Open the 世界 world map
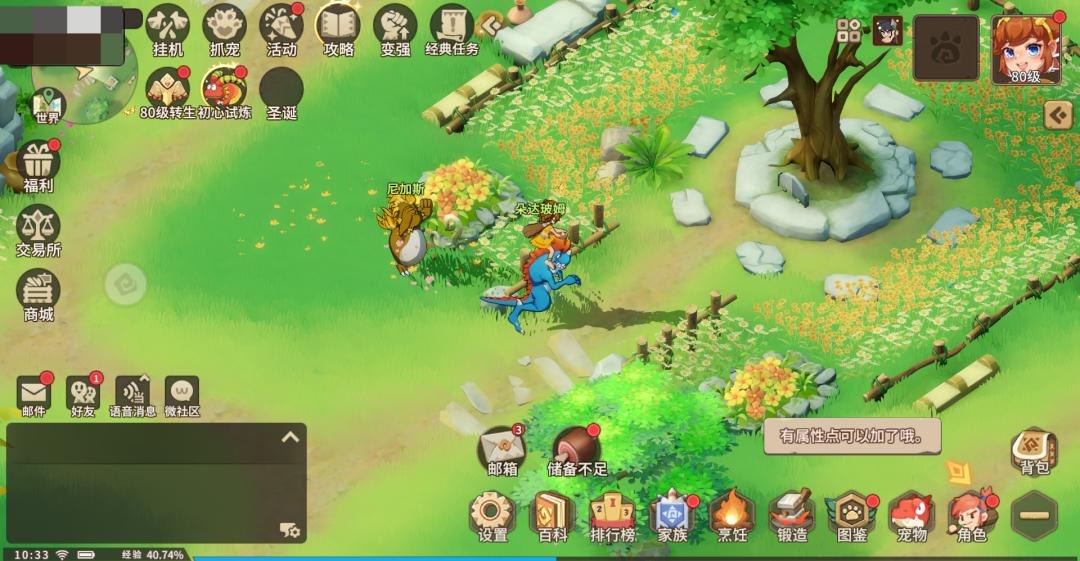This screenshot has height=561, width=1080. coord(47,103)
